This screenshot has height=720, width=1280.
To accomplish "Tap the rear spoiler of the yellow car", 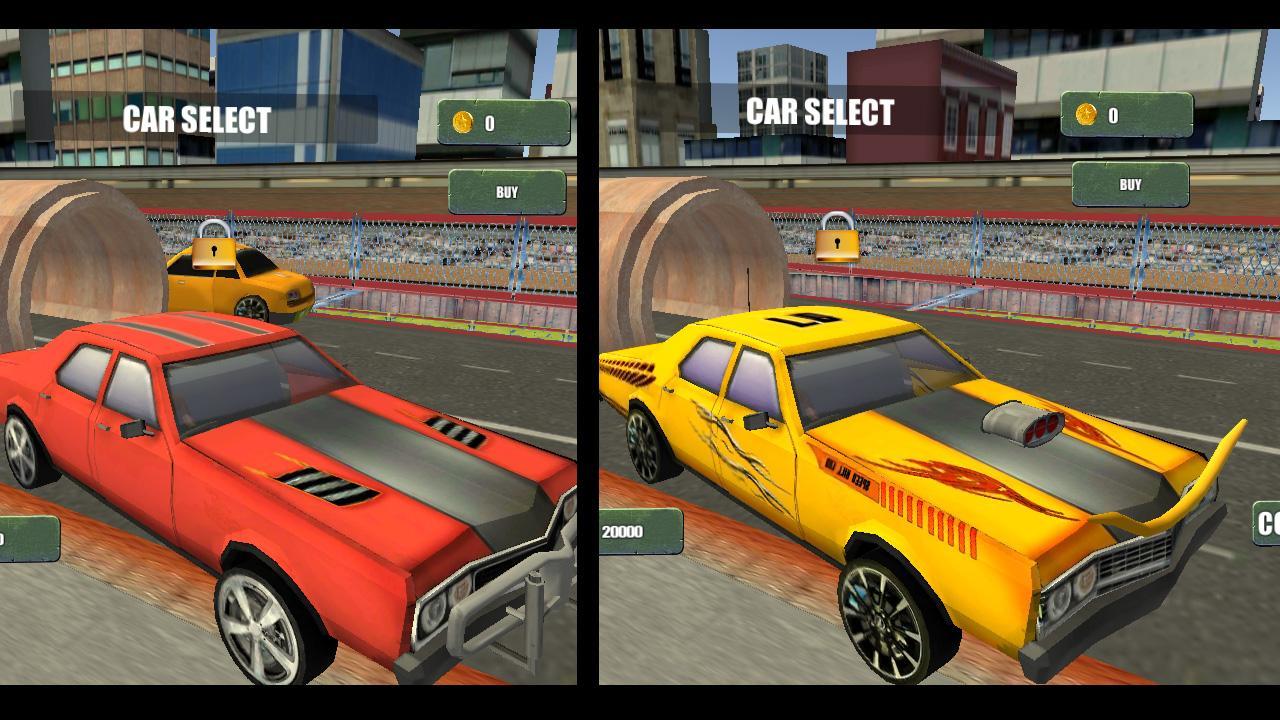I will pos(1190,470).
